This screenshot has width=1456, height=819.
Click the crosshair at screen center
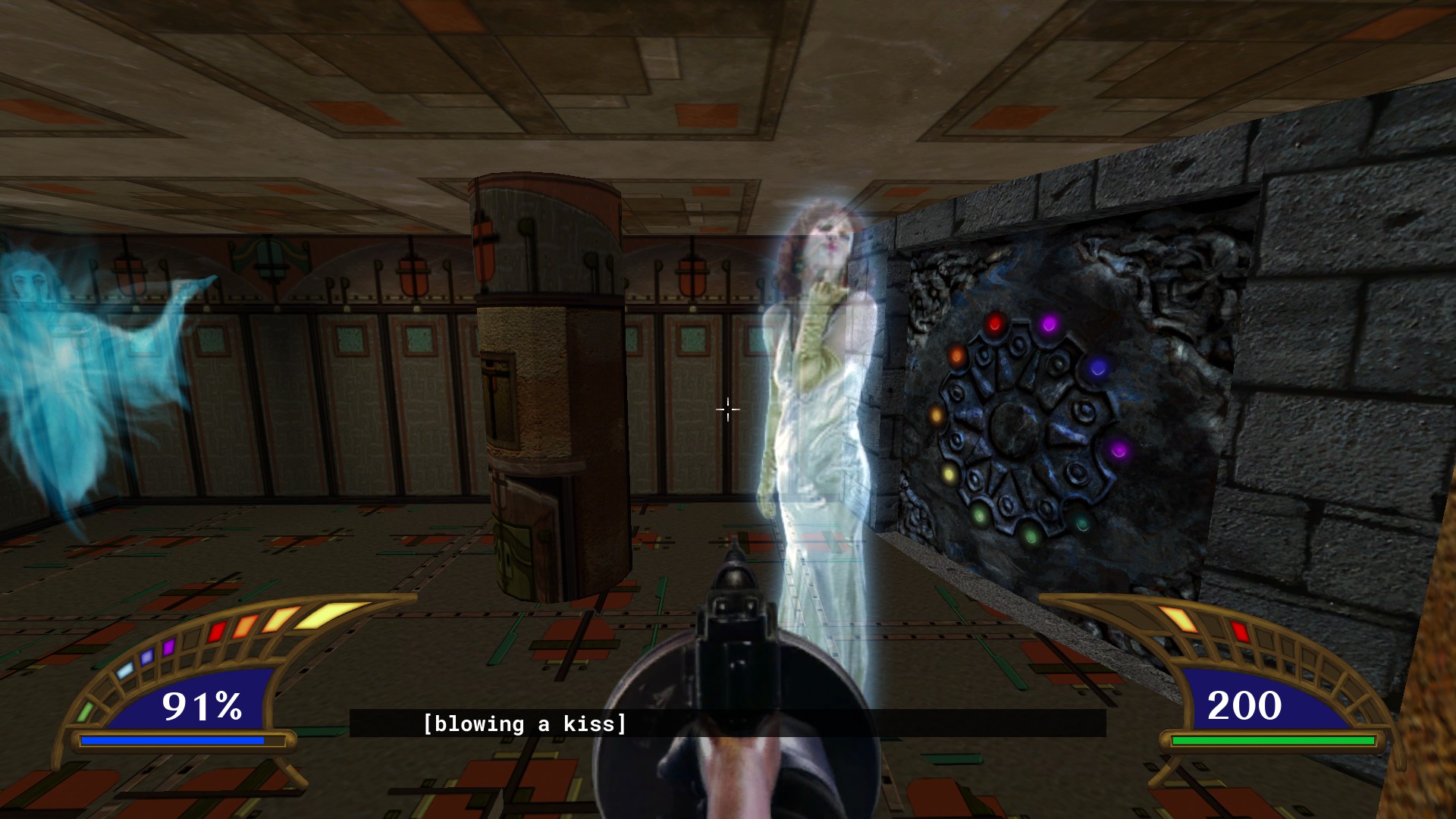(727, 409)
